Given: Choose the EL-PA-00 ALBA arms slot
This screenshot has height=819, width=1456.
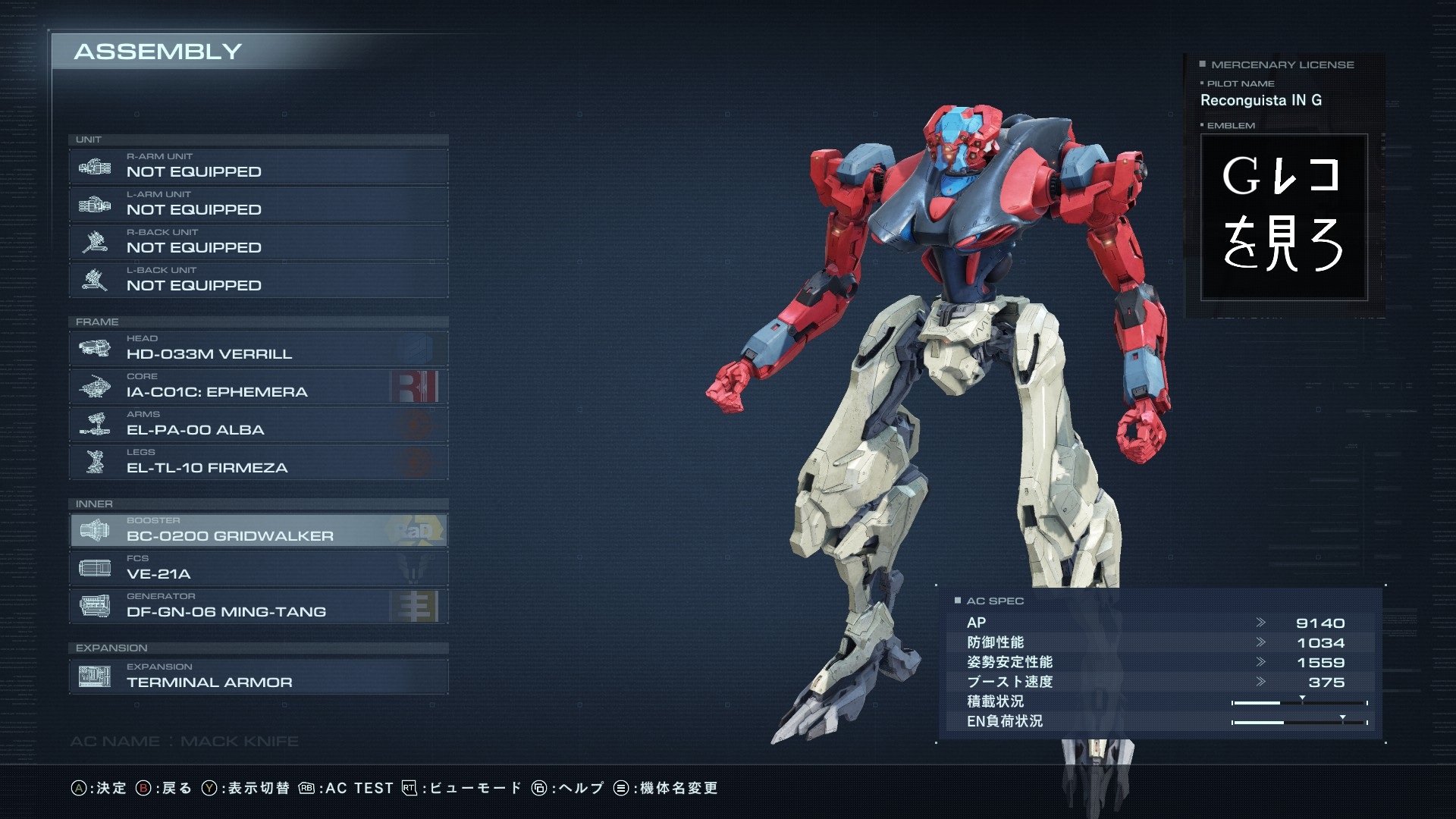Looking at the screenshot, I should [258, 424].
